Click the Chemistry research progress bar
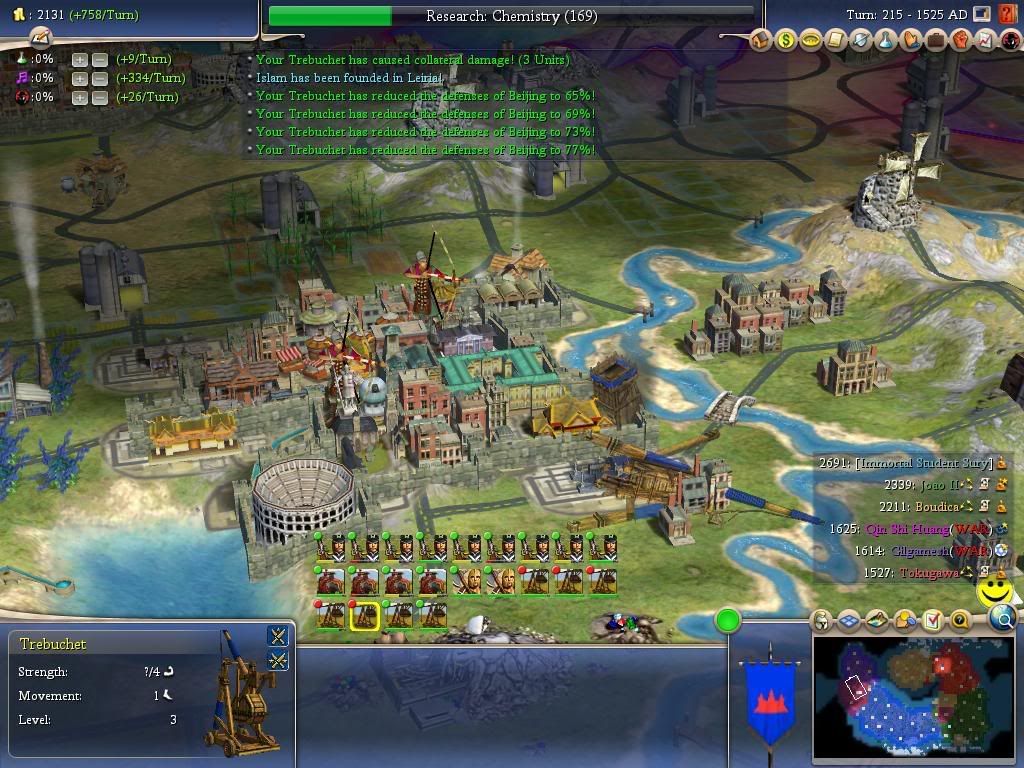 511,16
